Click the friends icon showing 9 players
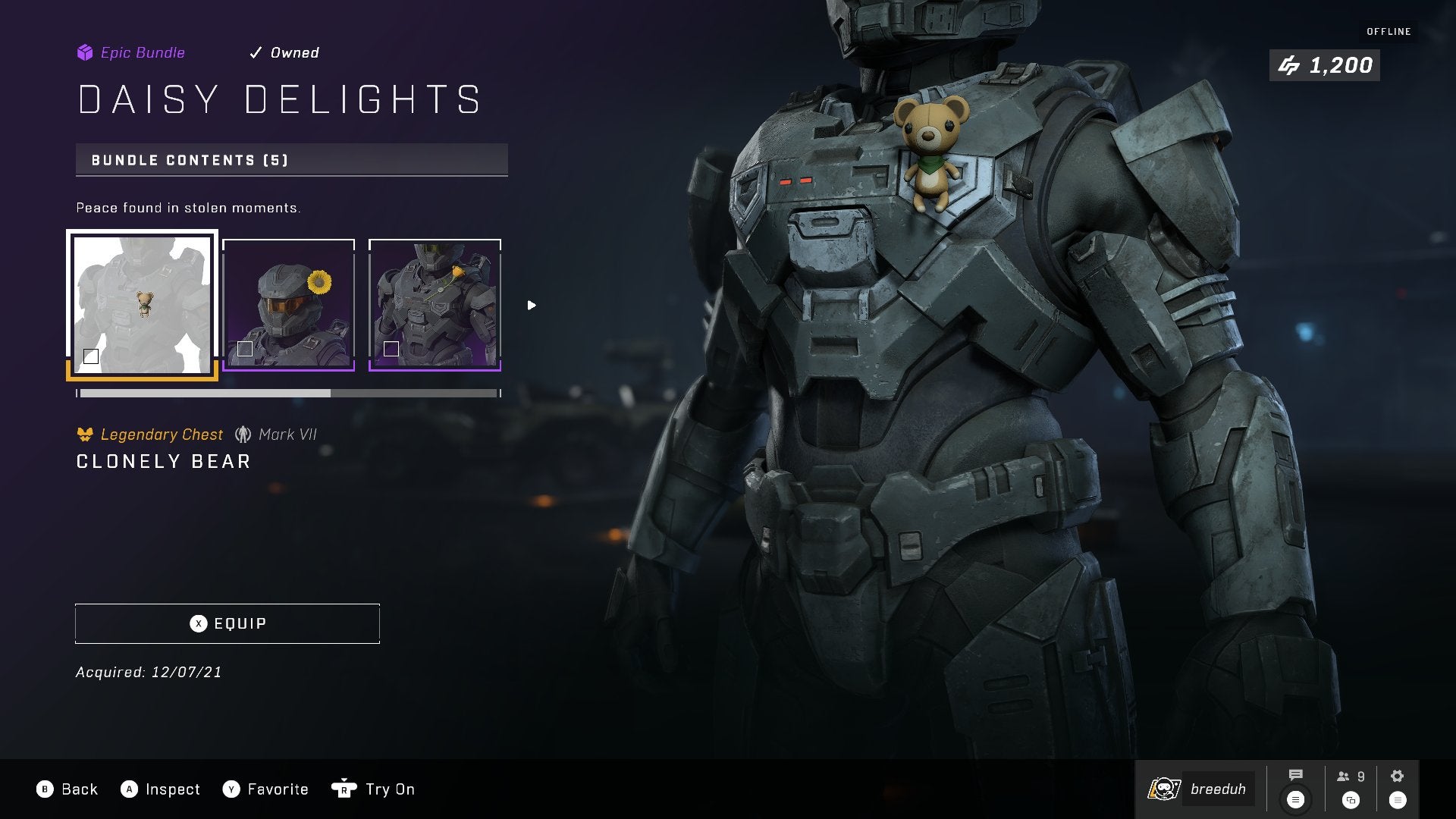The height and width of the screenshot is (819, 1456). click(1345, 775)
